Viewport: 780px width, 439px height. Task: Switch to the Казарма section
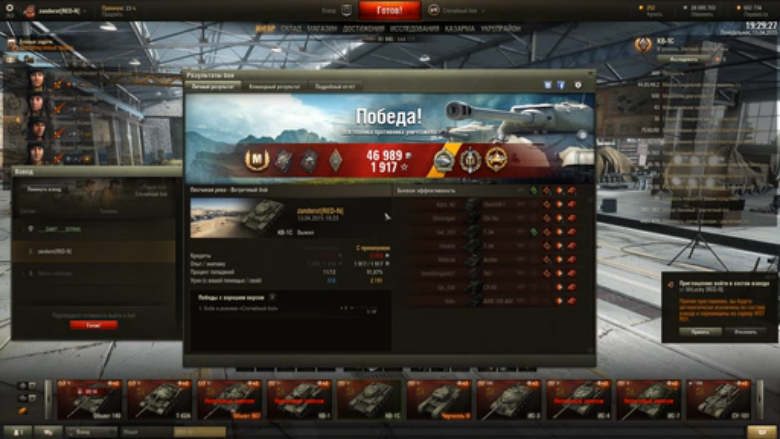click(461, 29)
